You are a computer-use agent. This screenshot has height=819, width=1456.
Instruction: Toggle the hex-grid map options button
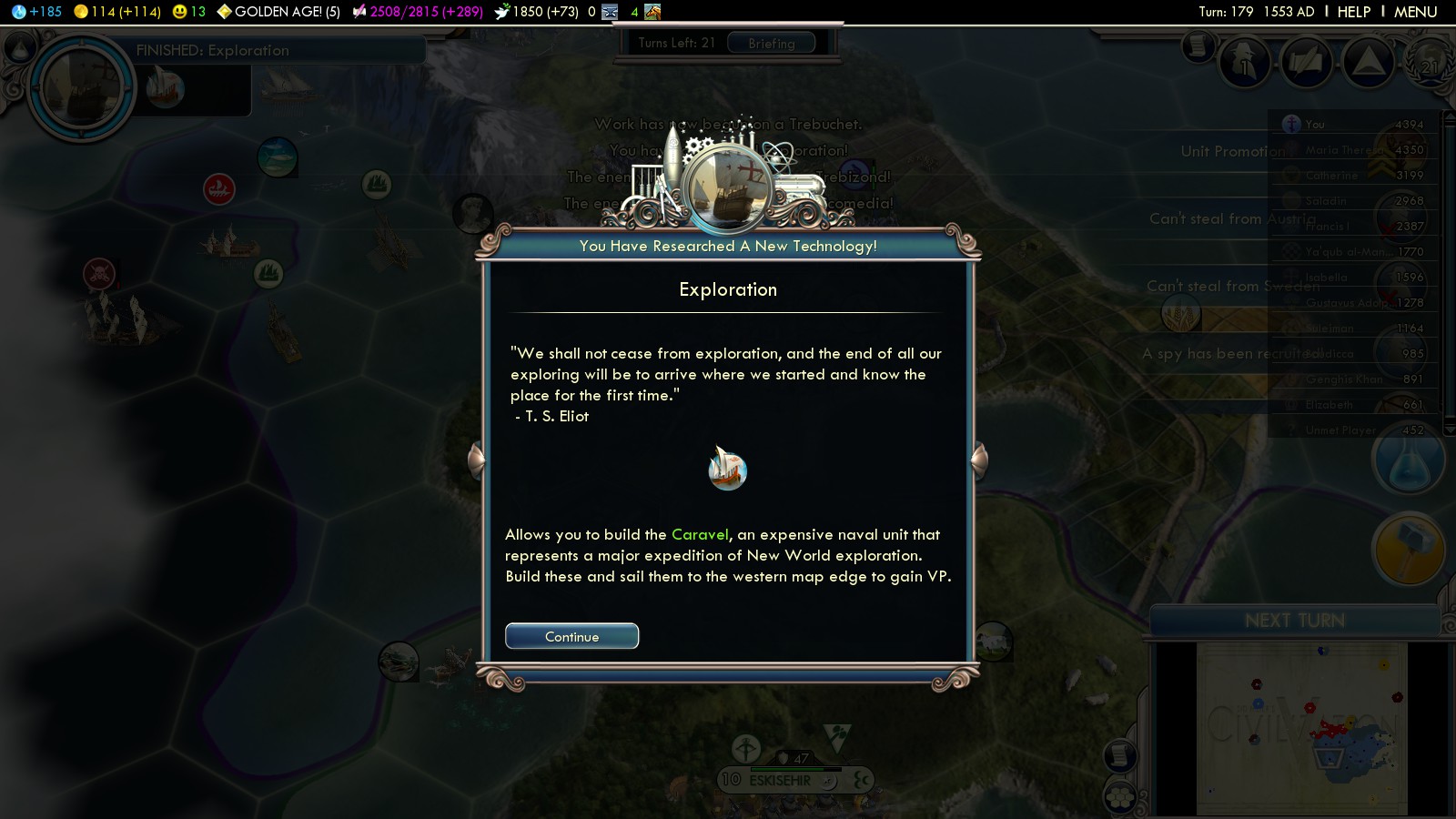pos(1120,798)
